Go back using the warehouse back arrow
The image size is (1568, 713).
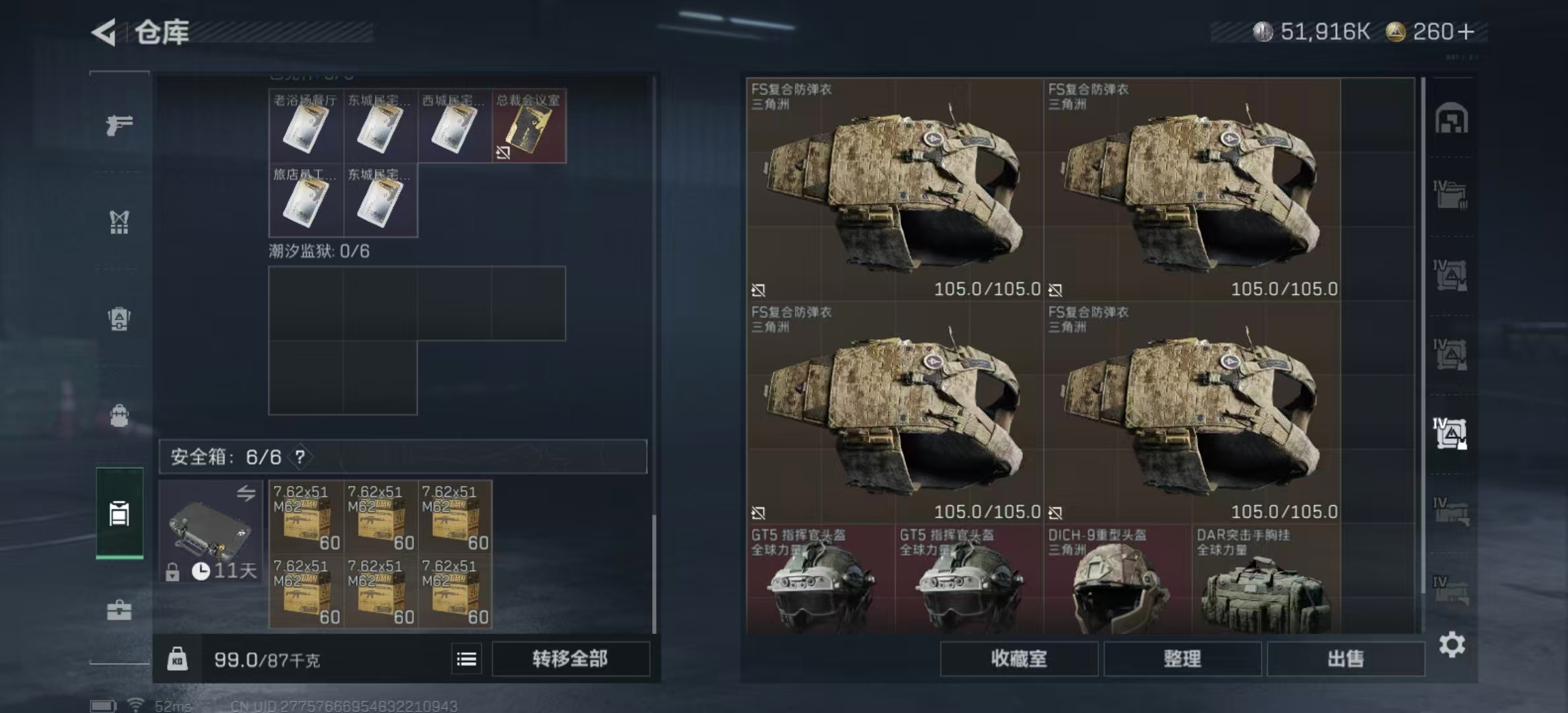pos(104,32)
